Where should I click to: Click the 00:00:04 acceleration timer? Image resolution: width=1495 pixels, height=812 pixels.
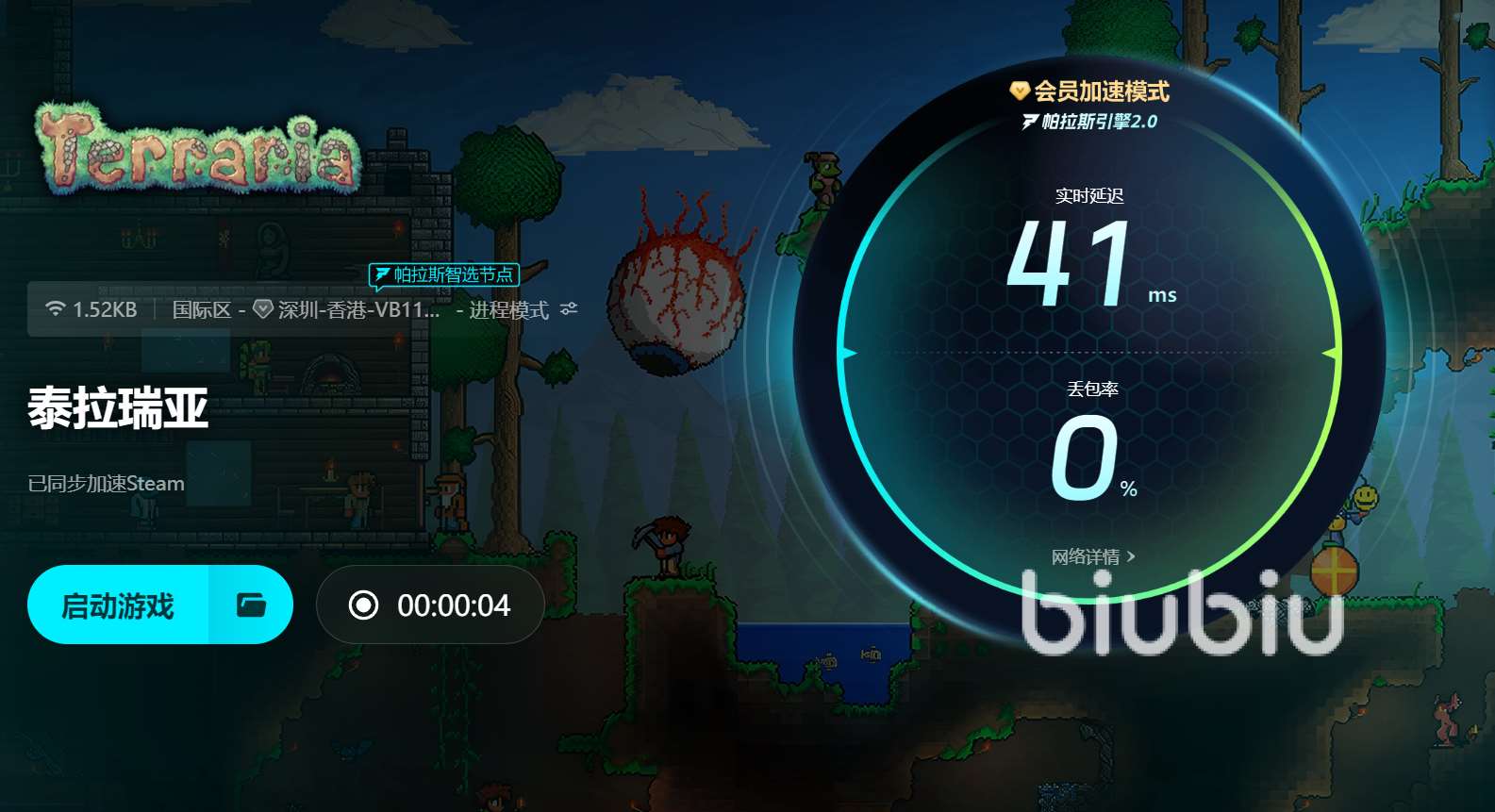(453, 605)
